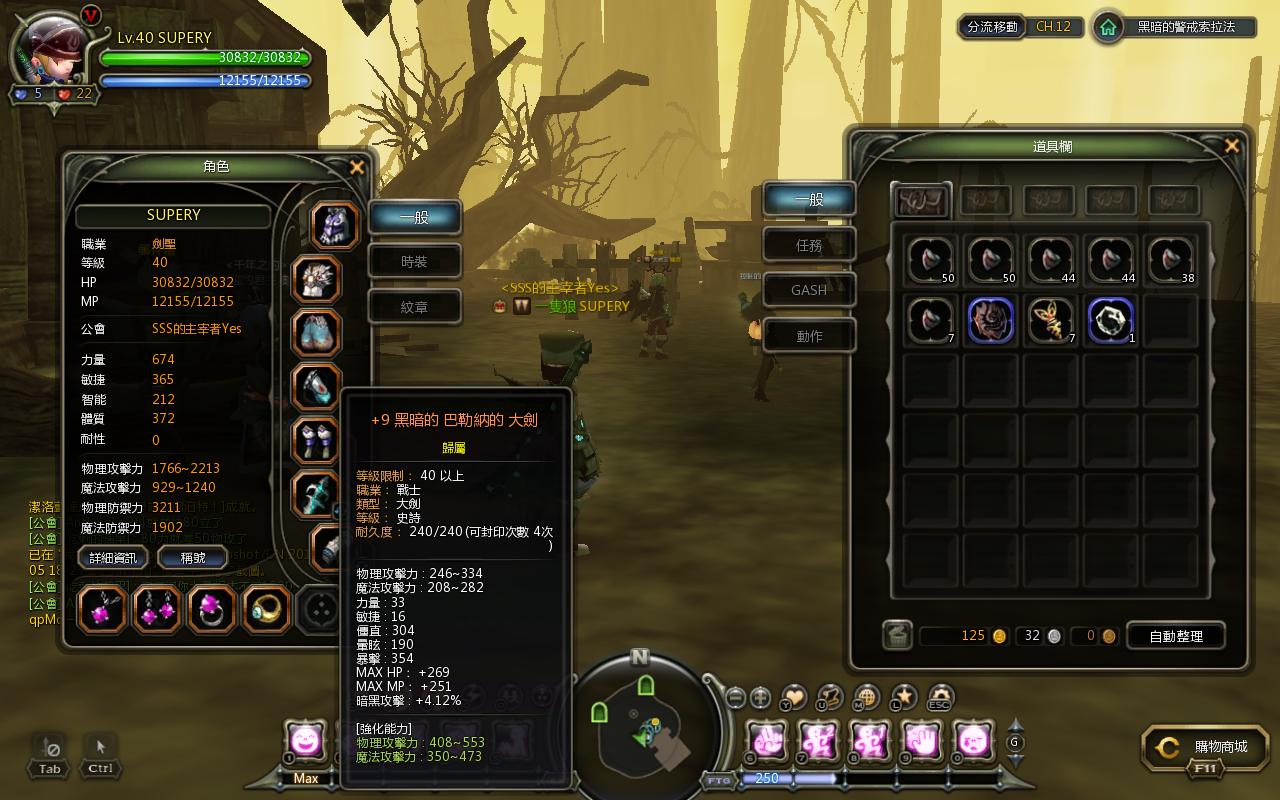
Task: Select the 任務 quest items tab
Action: pyautogui.click(x=809, y=244)
